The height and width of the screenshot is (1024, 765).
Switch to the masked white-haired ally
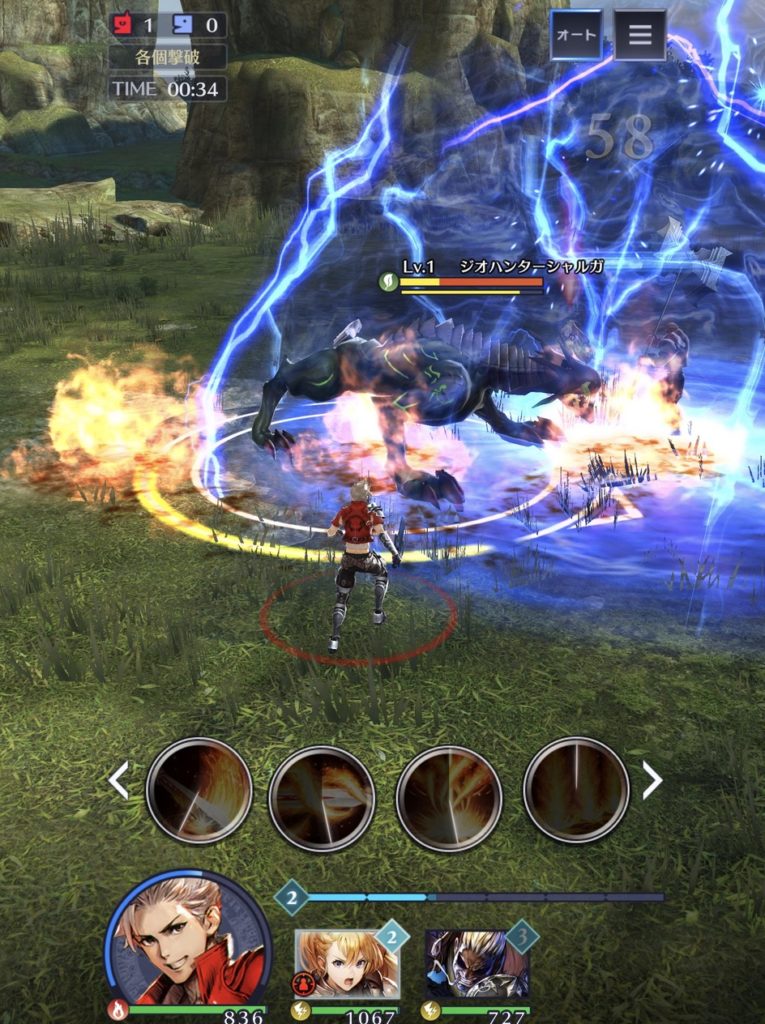point(476,963)
